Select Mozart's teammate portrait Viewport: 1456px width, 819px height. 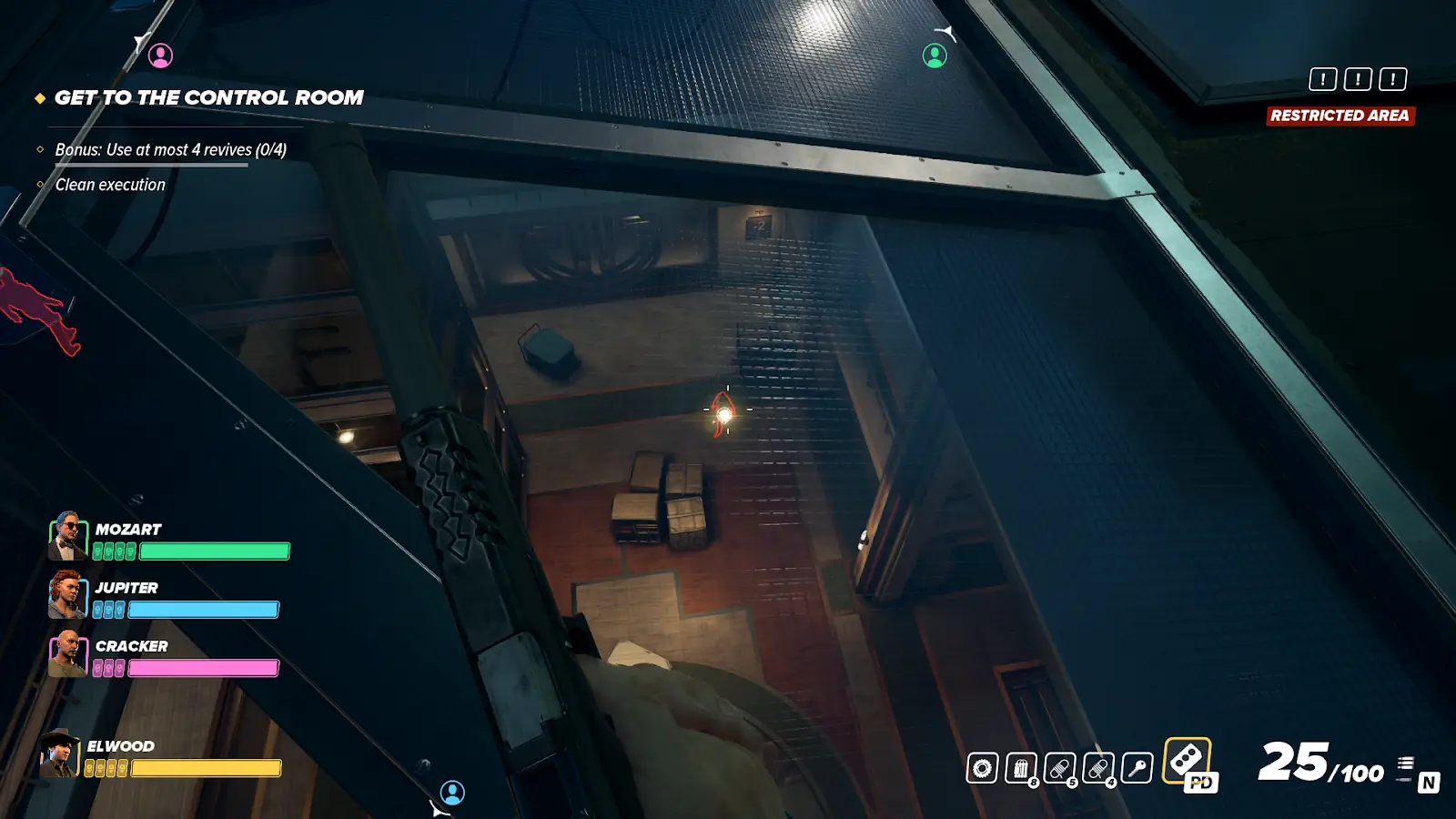coord(67,536)
